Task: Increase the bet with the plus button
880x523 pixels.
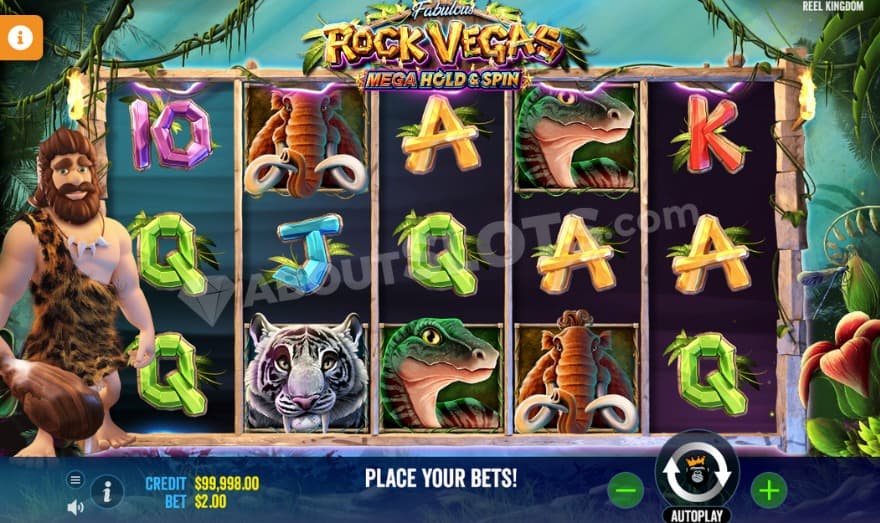Action: coord(768,490)
